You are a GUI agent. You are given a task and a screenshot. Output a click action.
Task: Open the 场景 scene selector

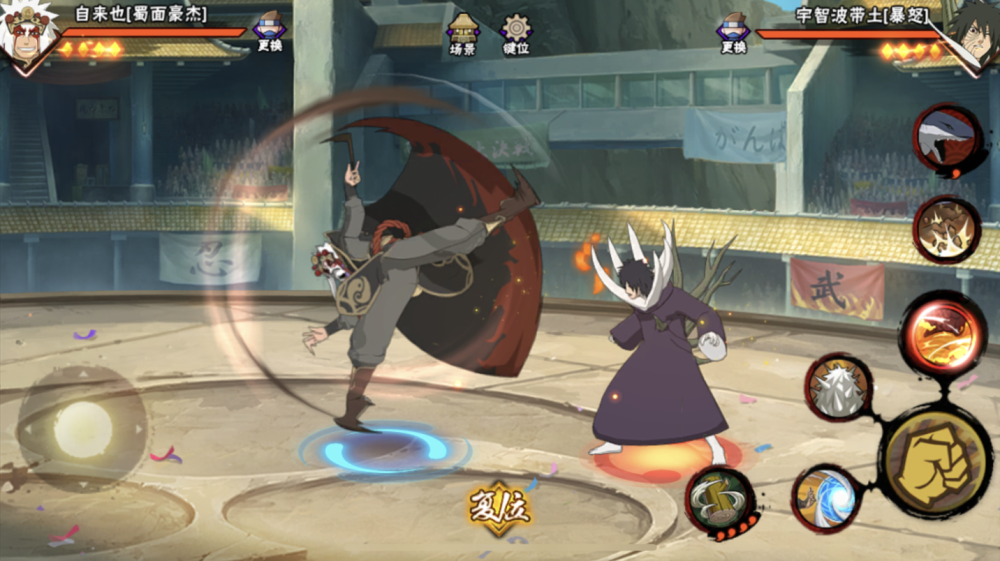point(463,33)
